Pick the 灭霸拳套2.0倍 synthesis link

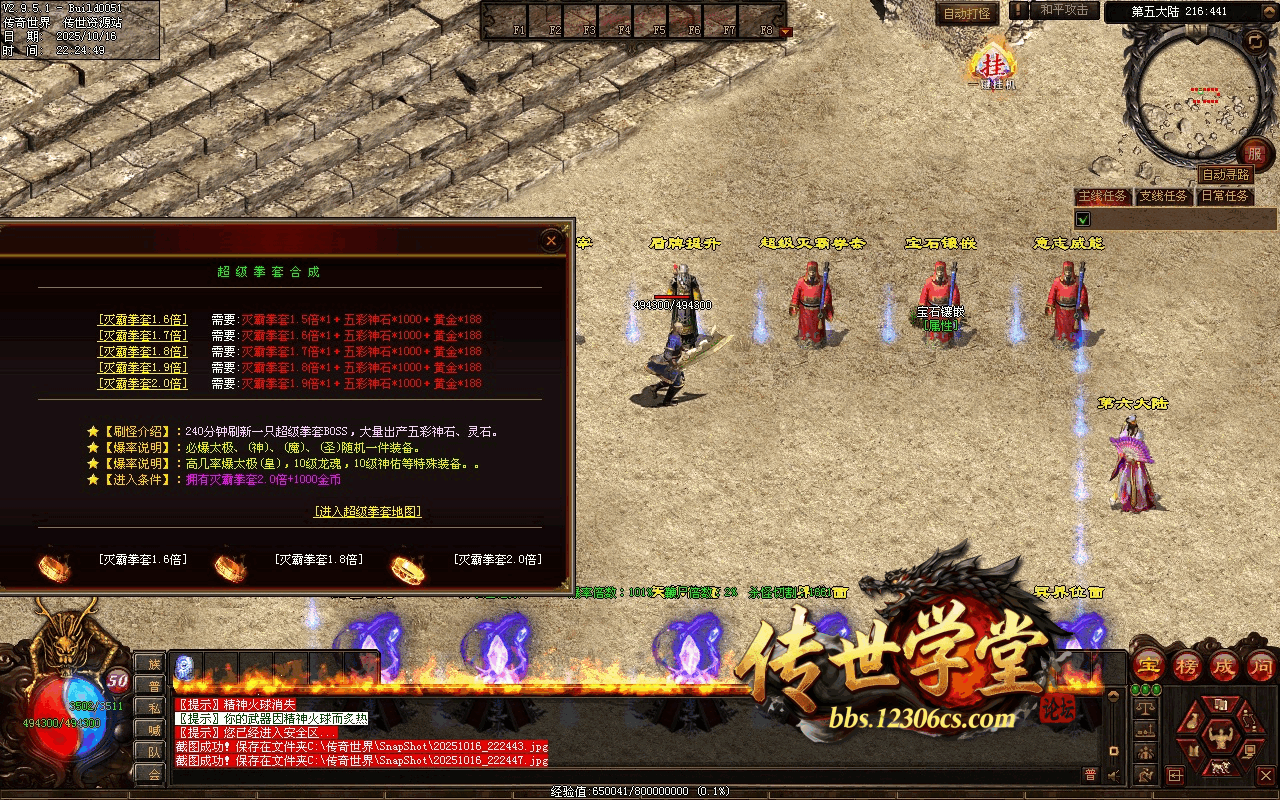[x=143, y=384]
